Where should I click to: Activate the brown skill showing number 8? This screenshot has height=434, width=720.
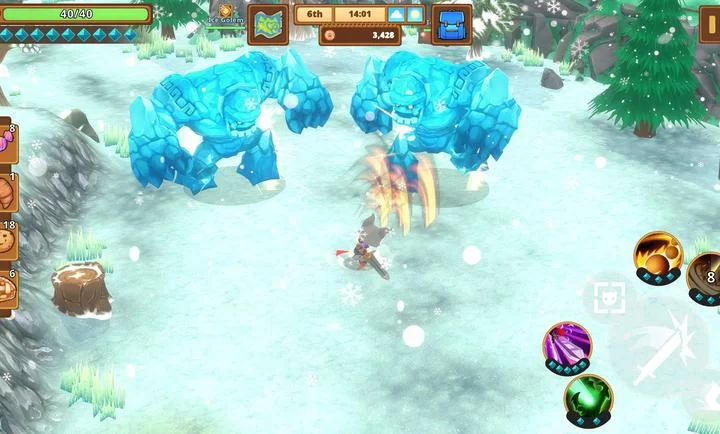(705, 276)
